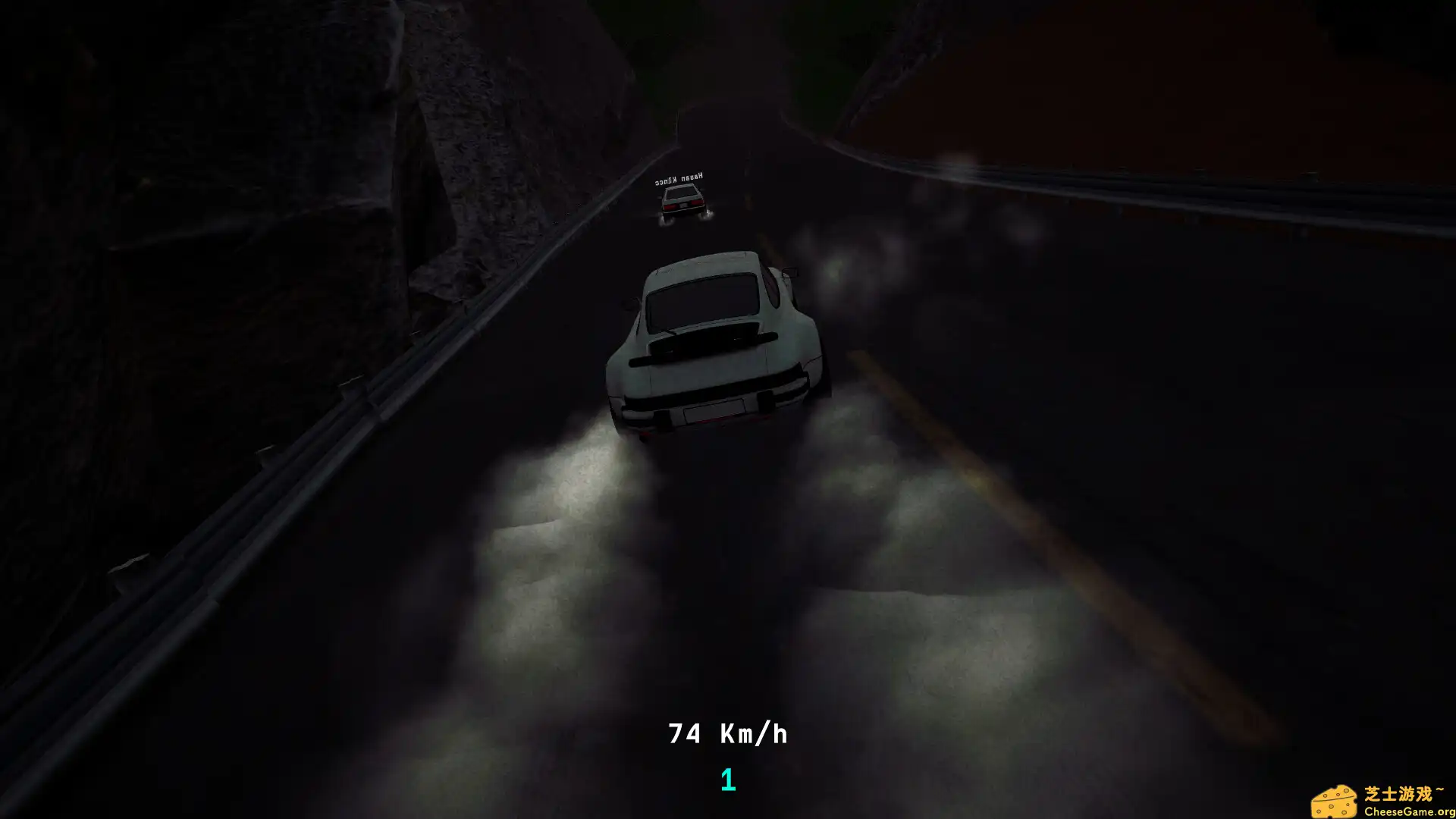Click the cyan gear number display
Image resolution: width=1456 pixels, height=819 pixels.
tap(727, 777)
